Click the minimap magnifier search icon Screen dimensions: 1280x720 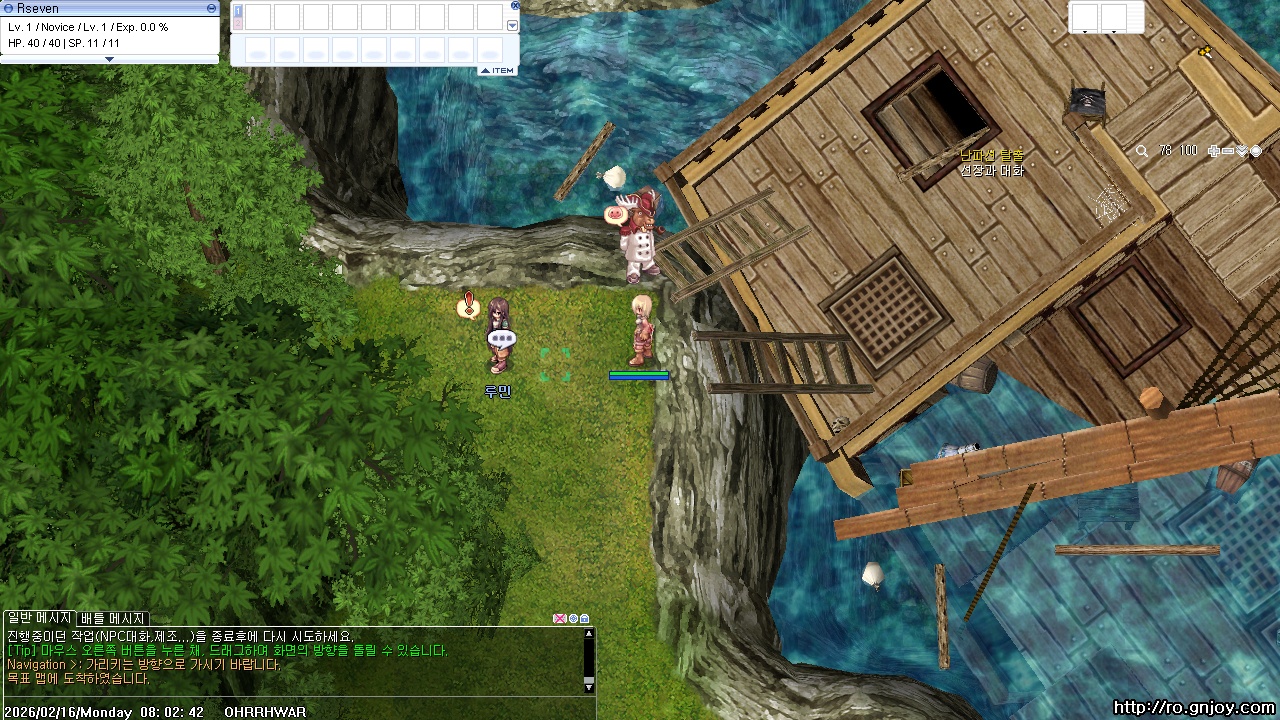(1142, 151)
